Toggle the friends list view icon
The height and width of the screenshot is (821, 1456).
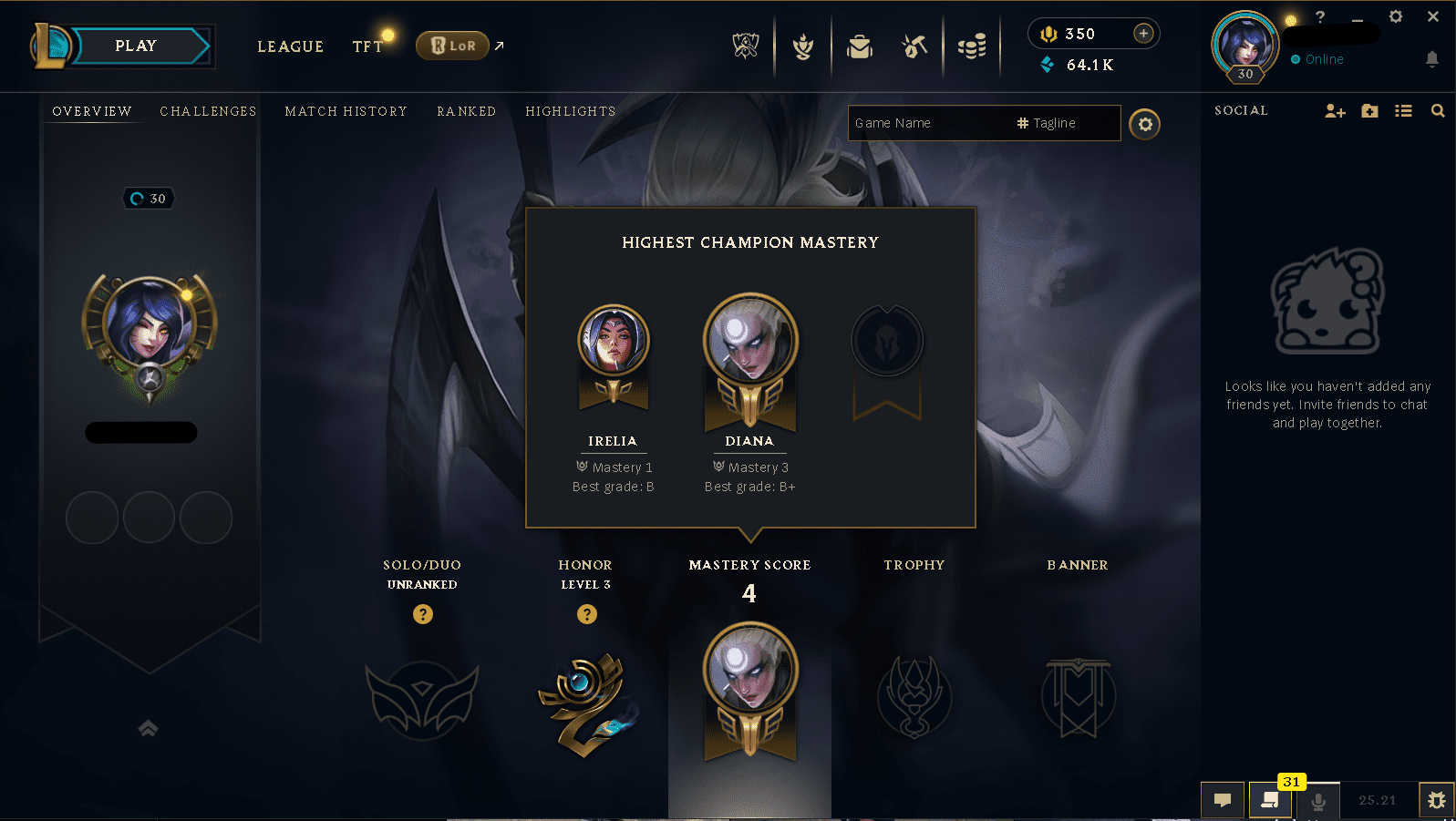(x=1404, y=110)
